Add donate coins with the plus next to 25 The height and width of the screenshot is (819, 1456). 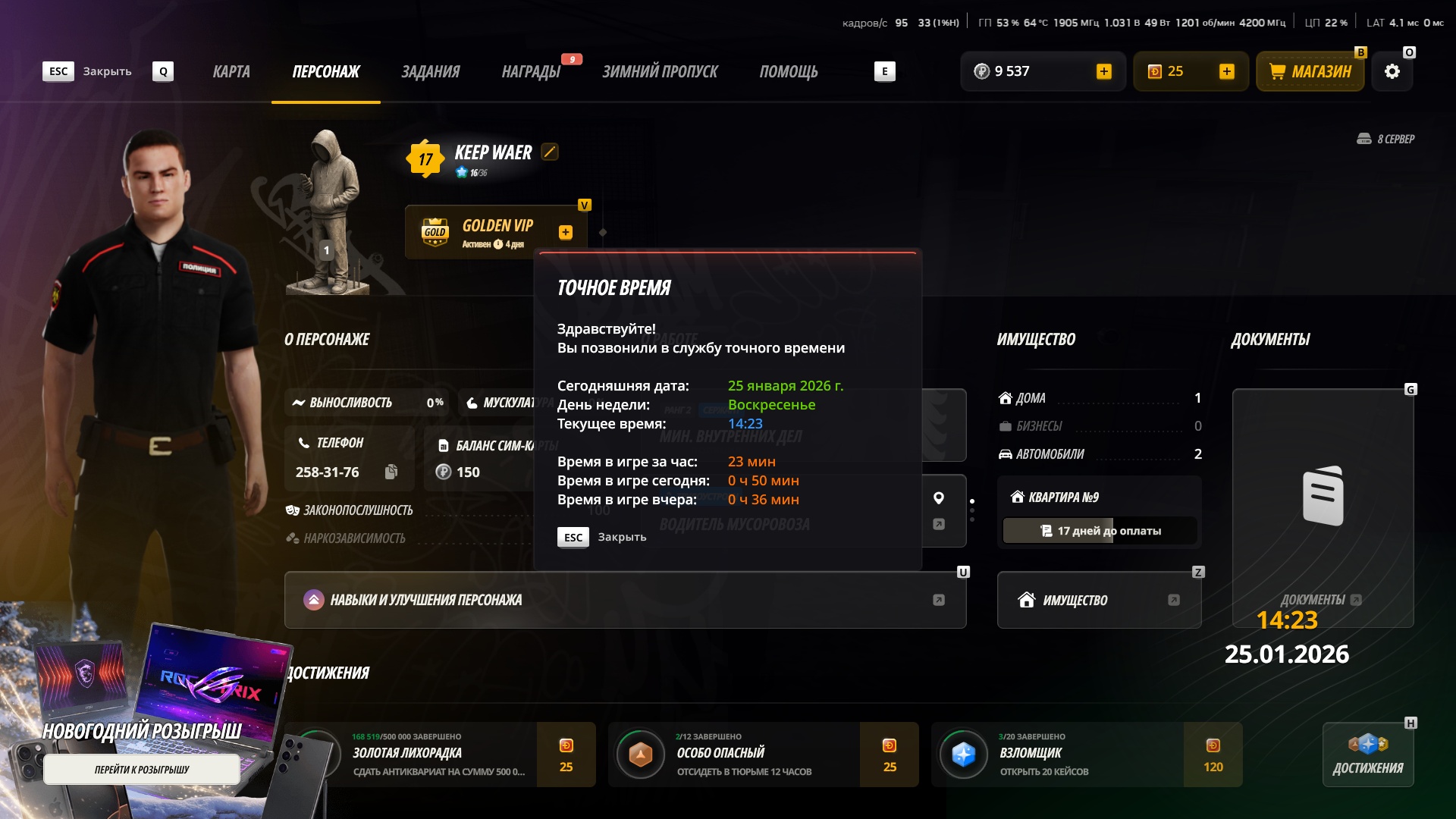click(1227, 71)
